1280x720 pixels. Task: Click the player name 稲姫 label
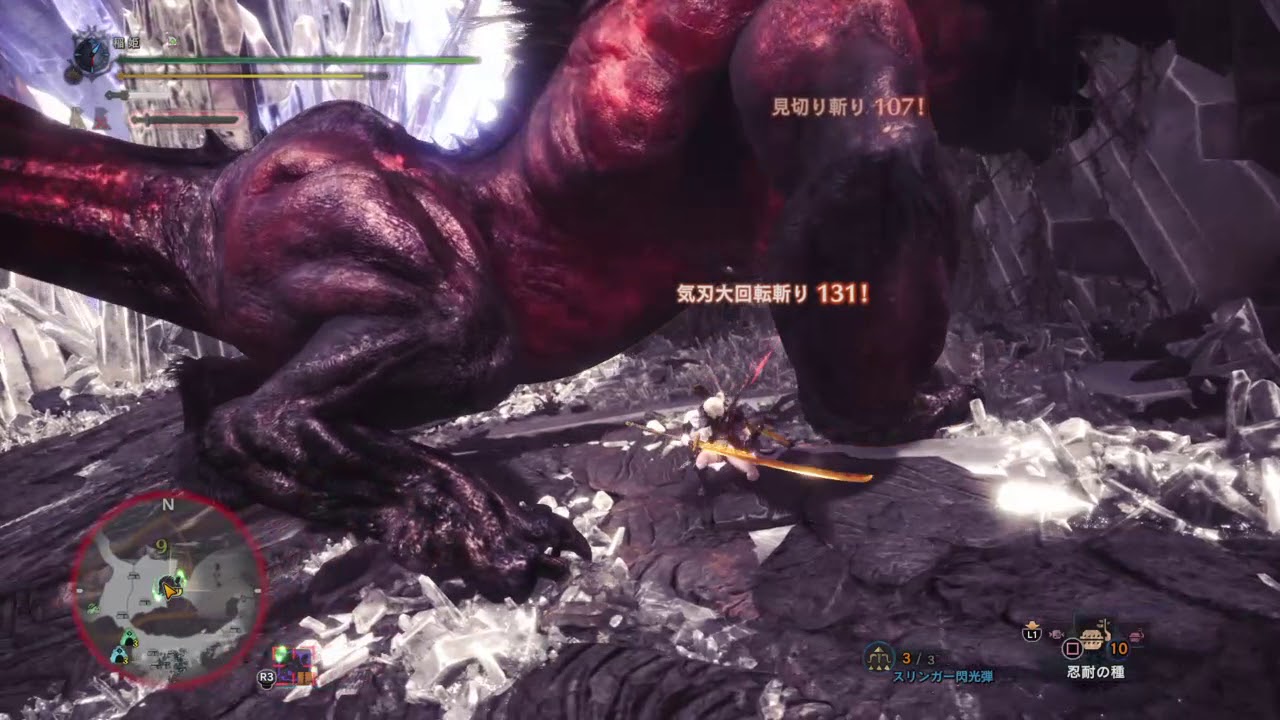(x=127, y=42)
